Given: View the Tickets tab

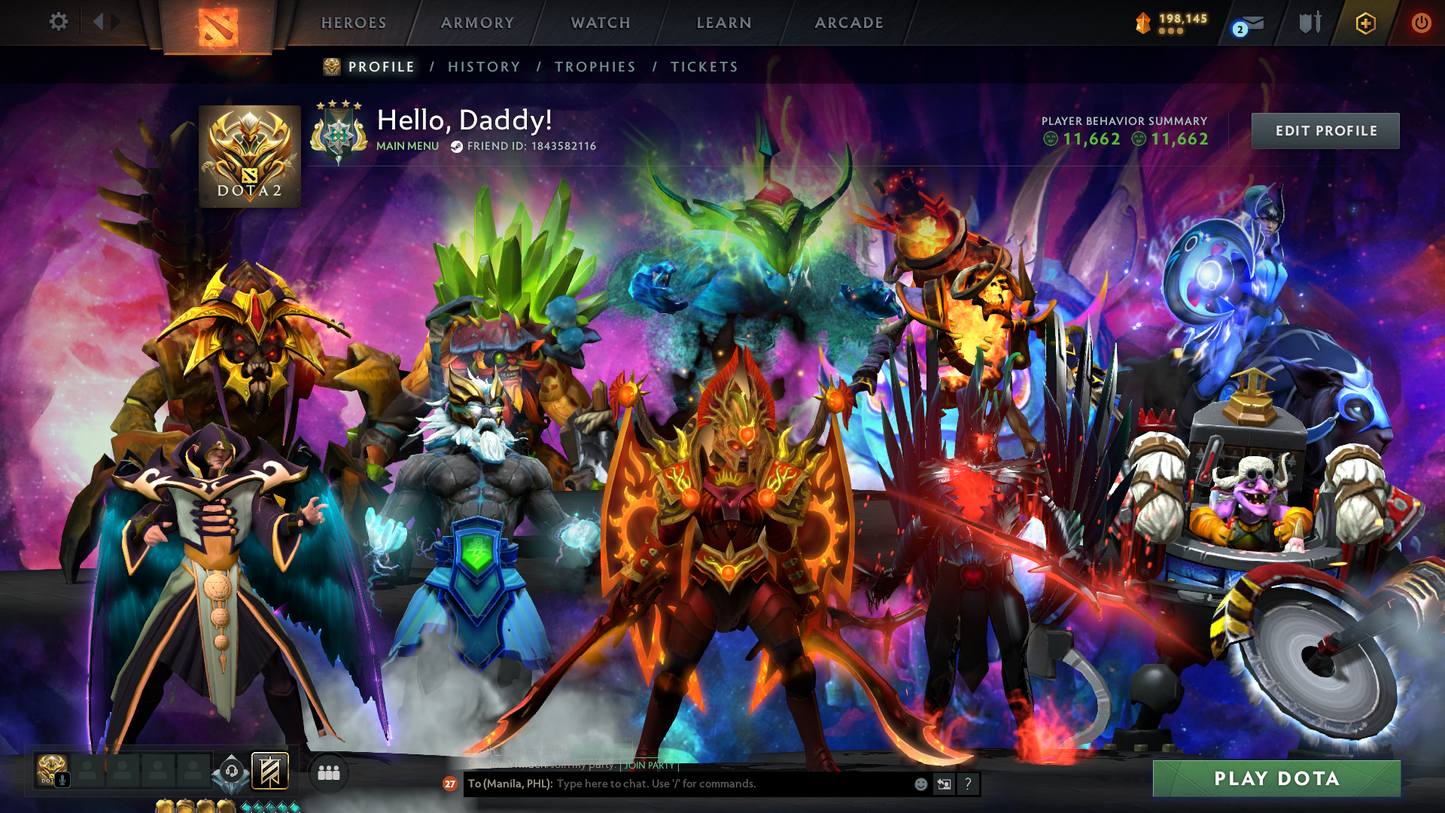Looking at the screenshot, I should pos(704,67).
